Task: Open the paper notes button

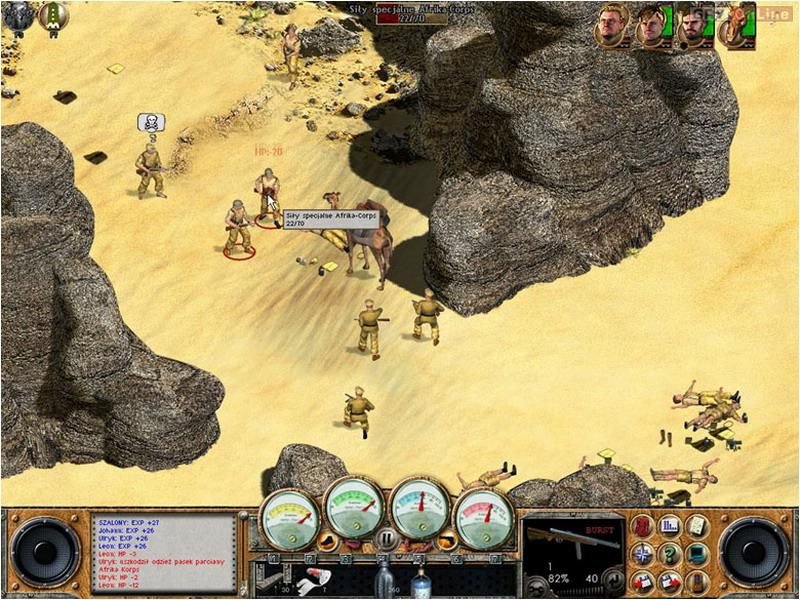Action: click(696, 524)
